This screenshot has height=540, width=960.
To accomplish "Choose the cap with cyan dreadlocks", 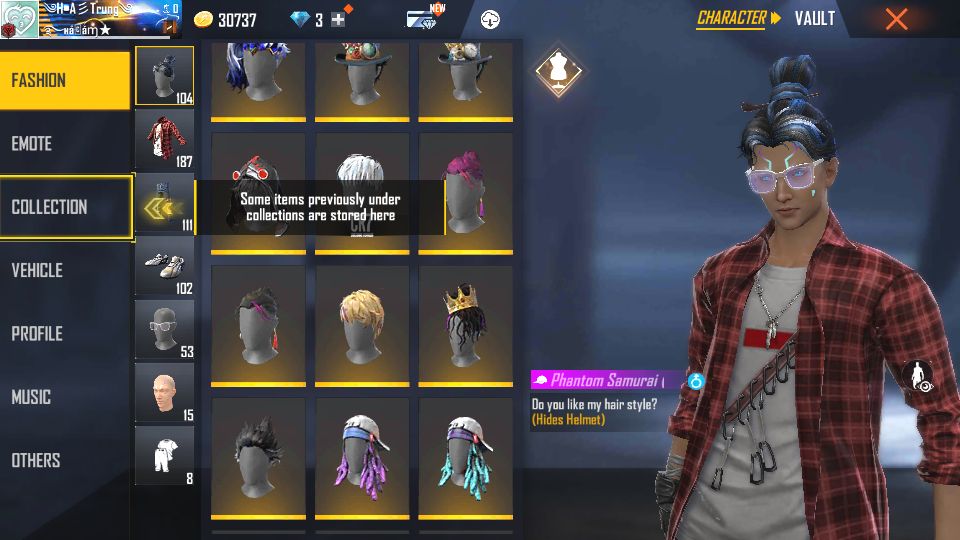I will 464,456.
